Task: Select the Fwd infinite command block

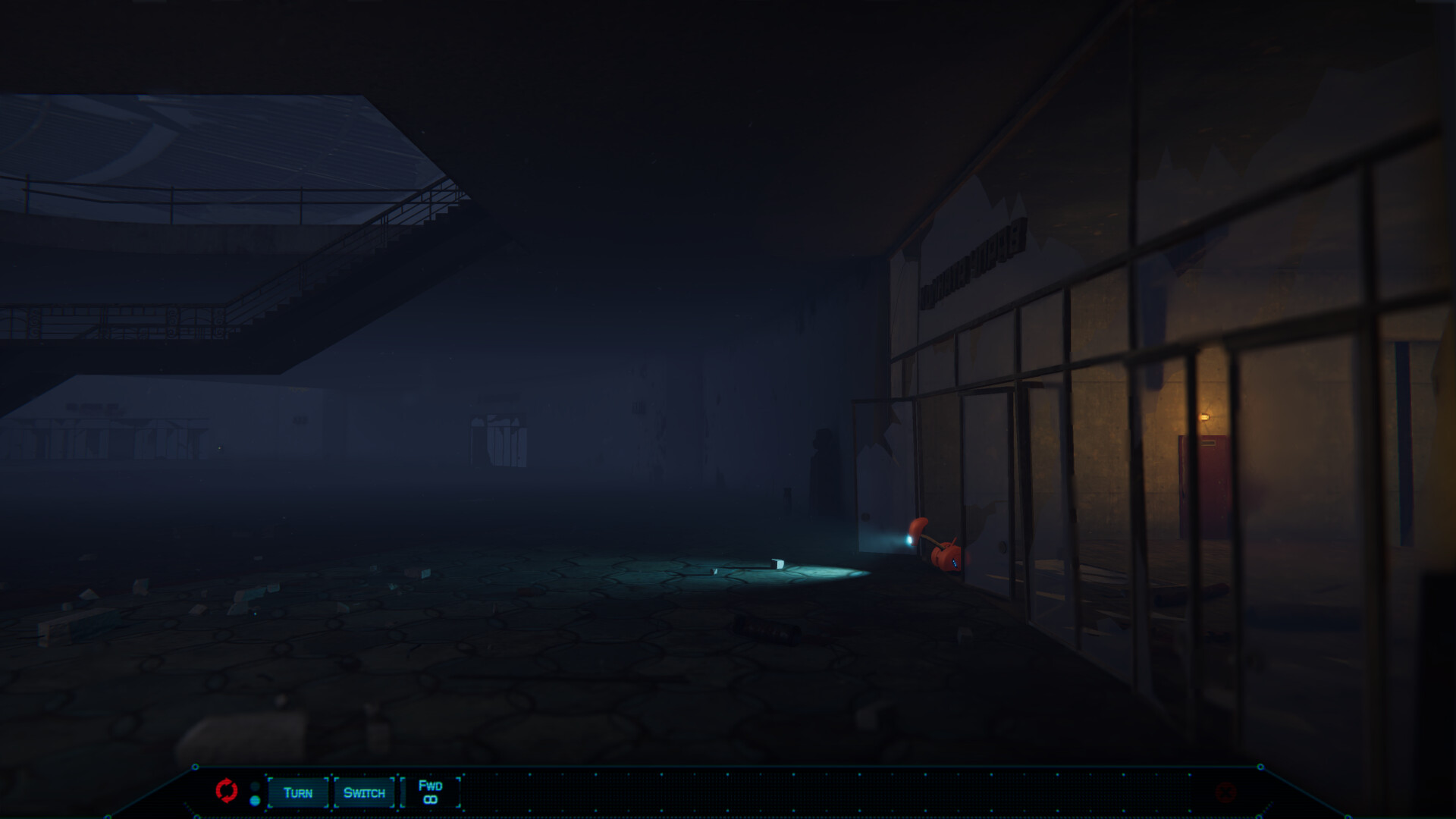Action: (430, 792)
